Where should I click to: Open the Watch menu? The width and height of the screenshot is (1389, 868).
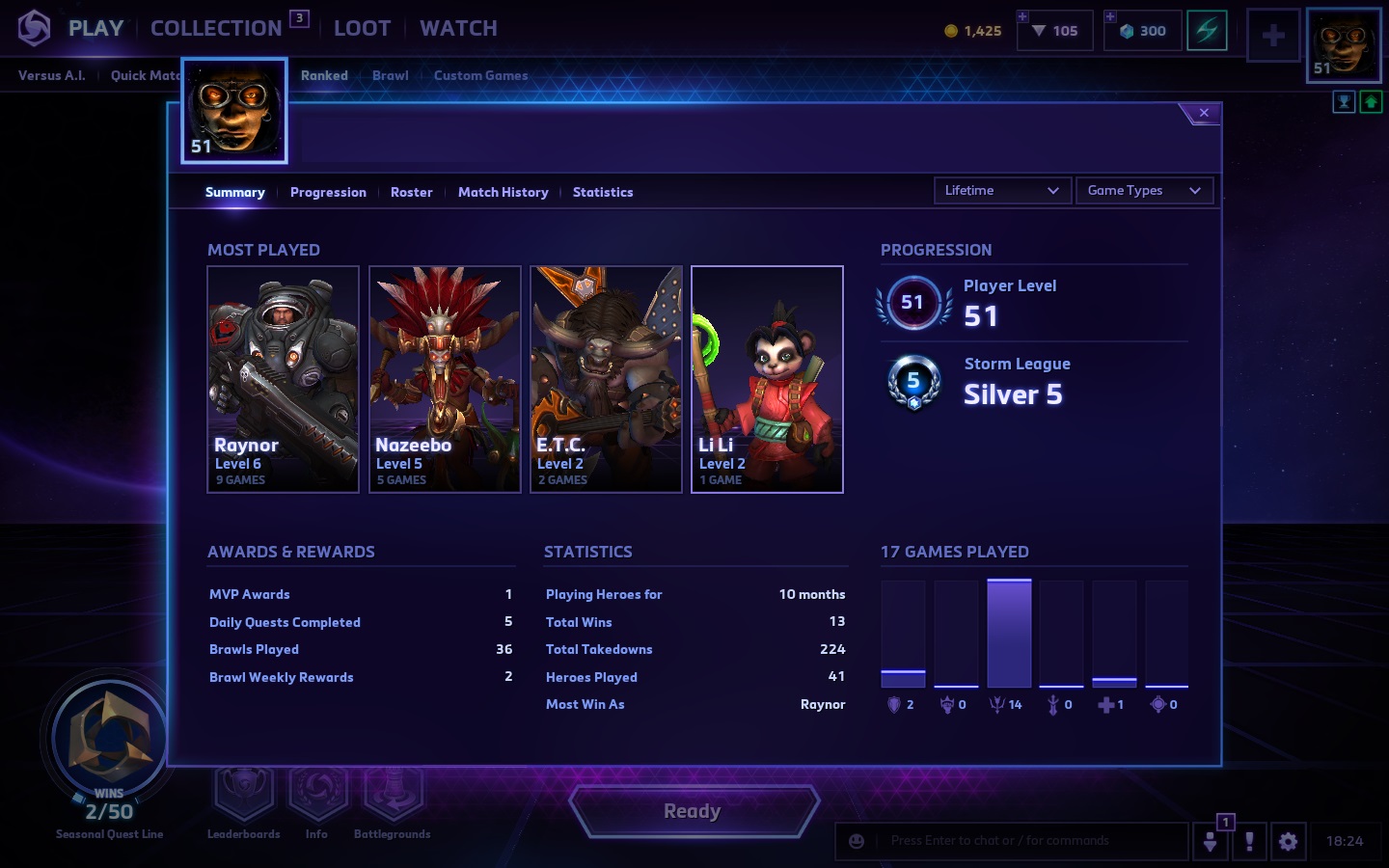458,28
